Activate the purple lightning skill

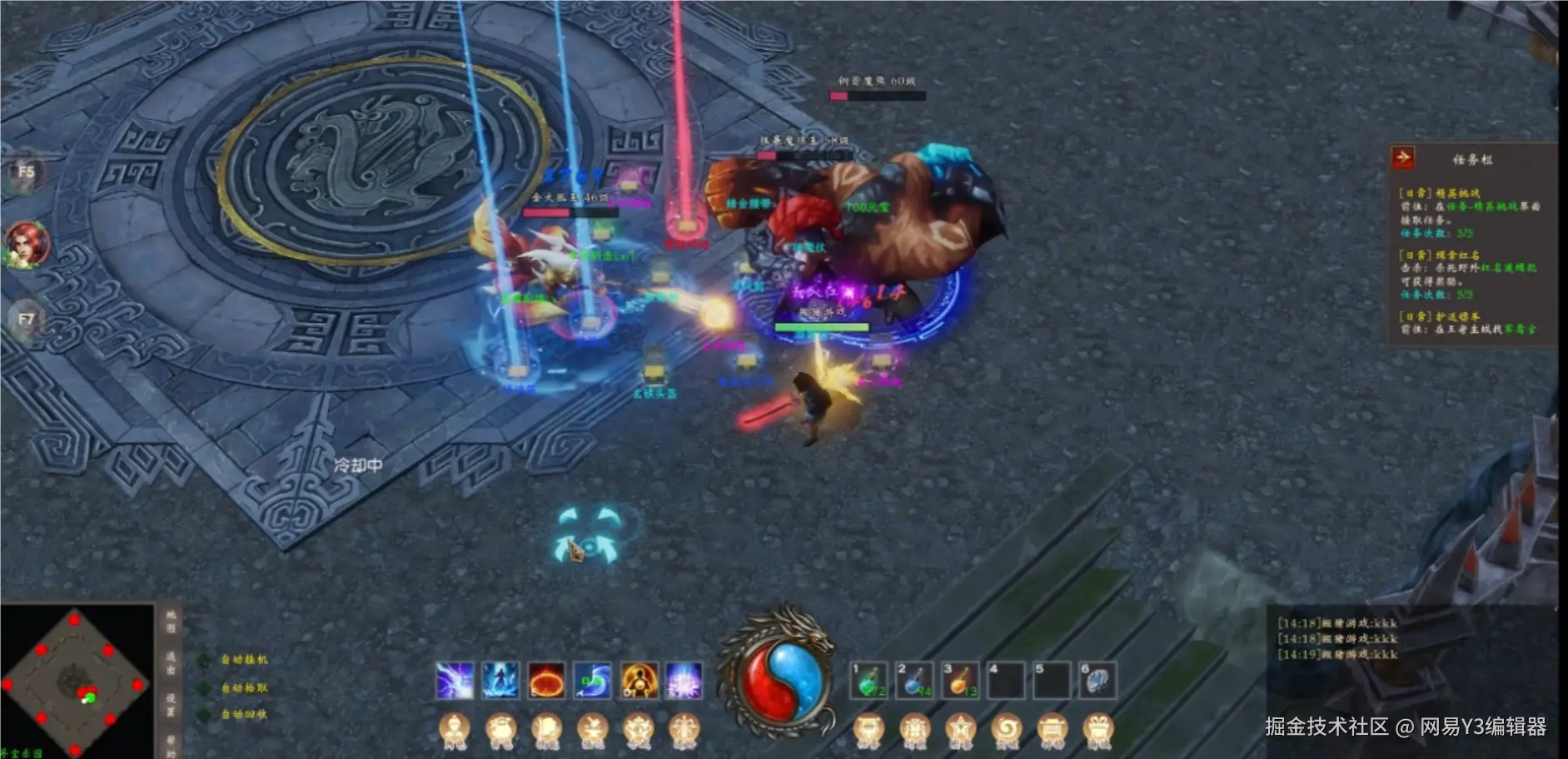coord(455,681)
